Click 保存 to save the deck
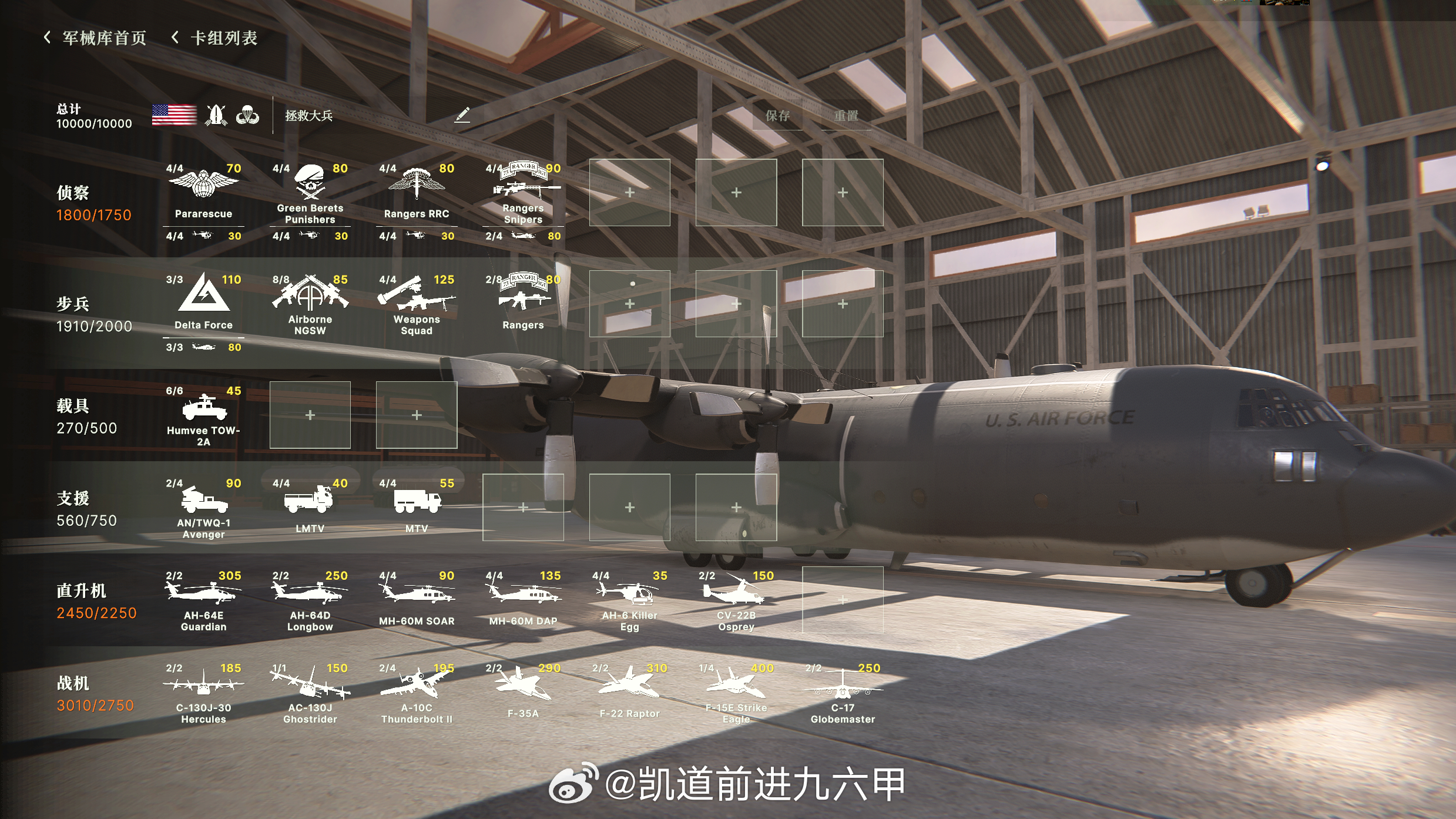This screenshot has width=1456, height=819. pos(777,116)
